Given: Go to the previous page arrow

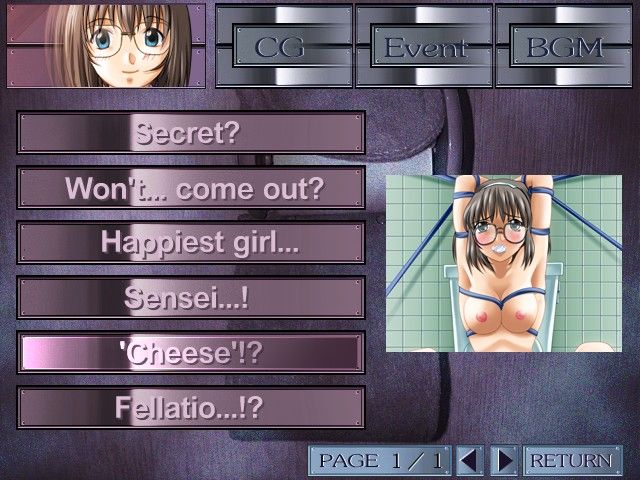Looking at the screenshot, I should coord(469,460).
